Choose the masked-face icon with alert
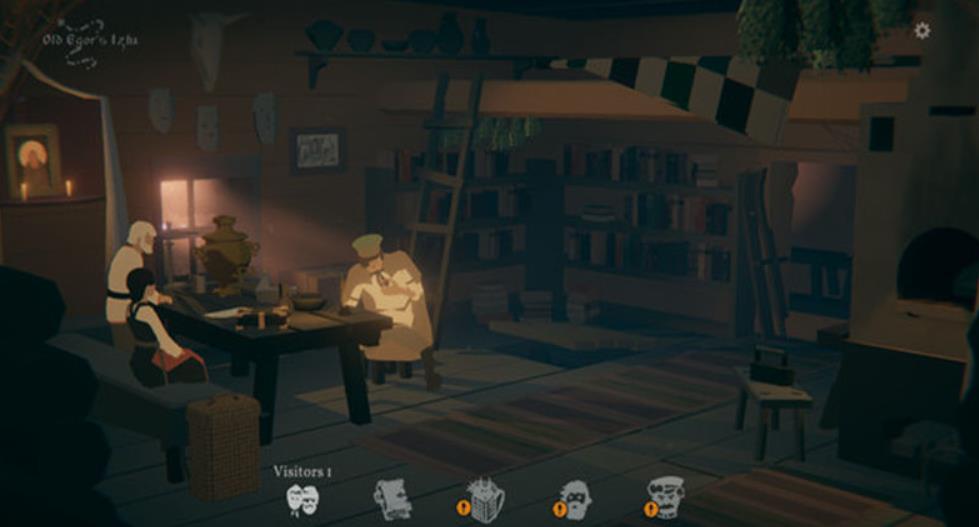 pyautogui.click(x=575, y=499)
